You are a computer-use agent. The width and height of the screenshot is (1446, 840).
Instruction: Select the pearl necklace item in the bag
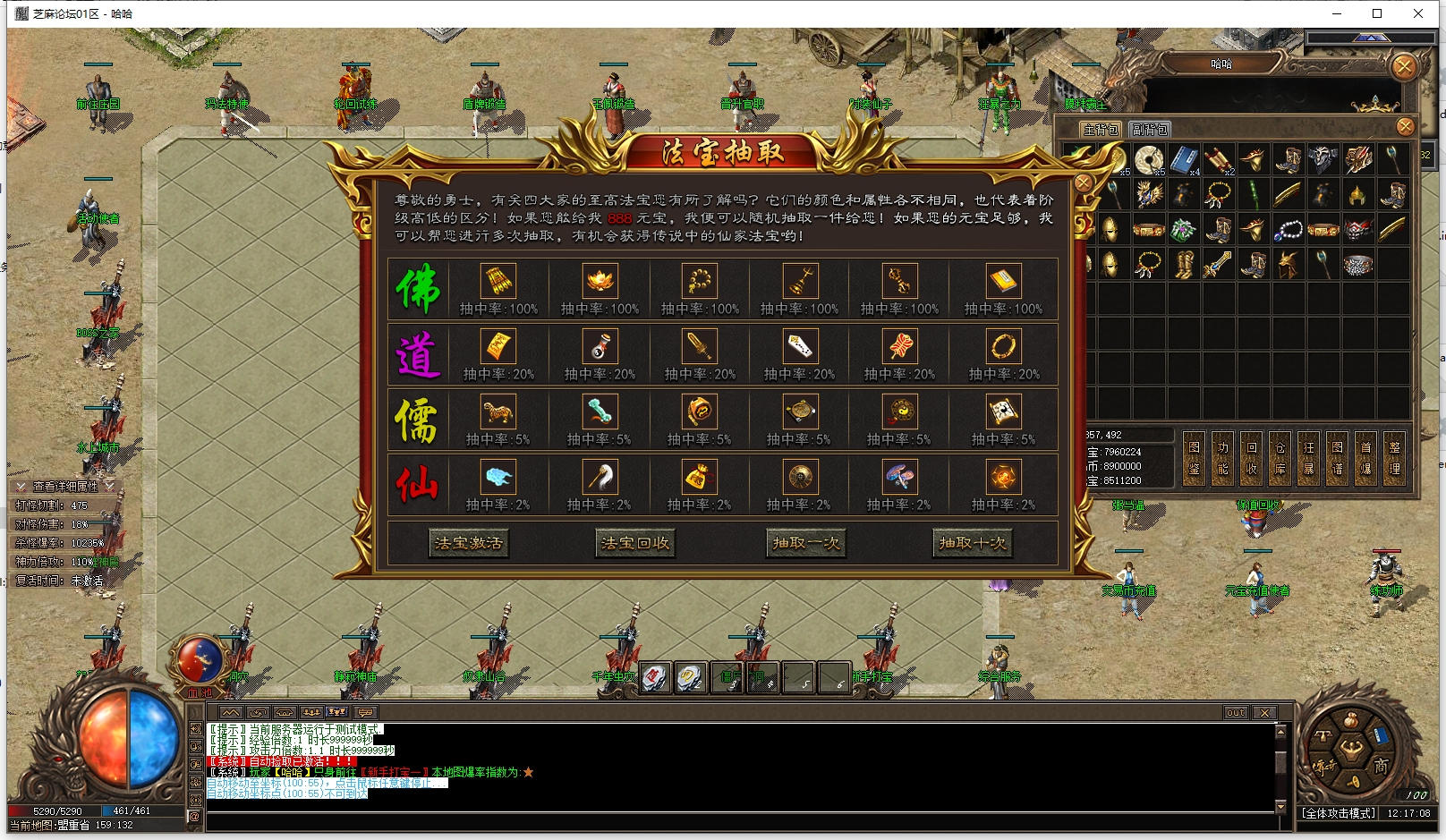point(1288,230)
